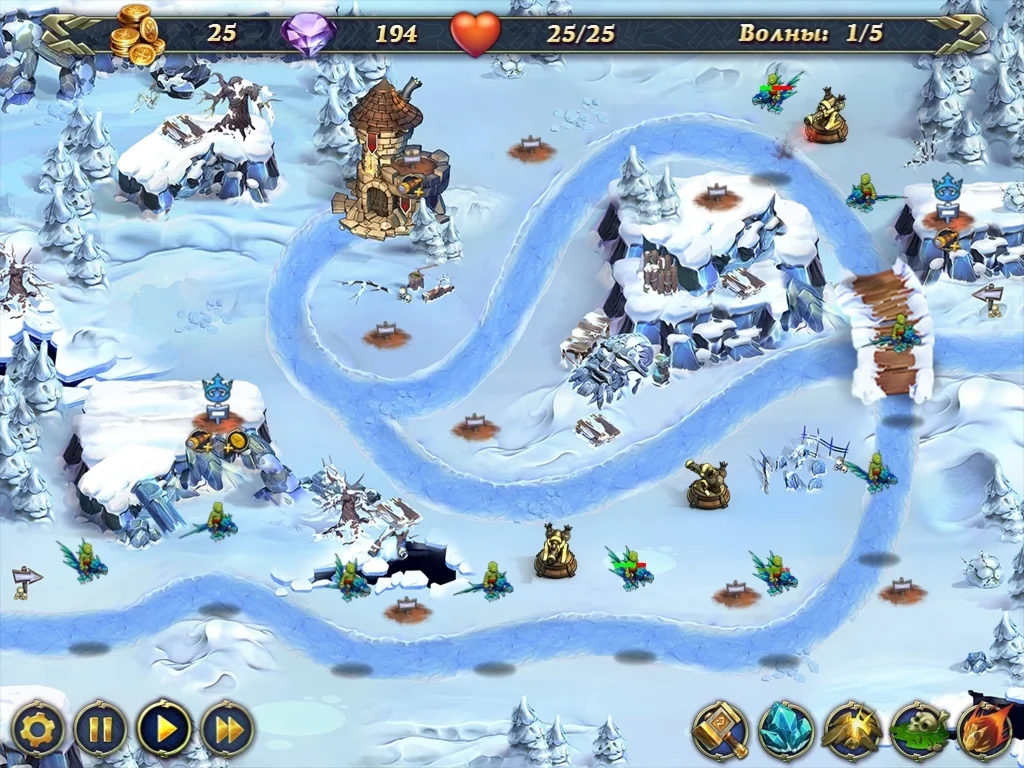1024x768 pixels.
Task: Cast the skull poison pool spell
Action: pyautogui.click(x=919, y=729)
